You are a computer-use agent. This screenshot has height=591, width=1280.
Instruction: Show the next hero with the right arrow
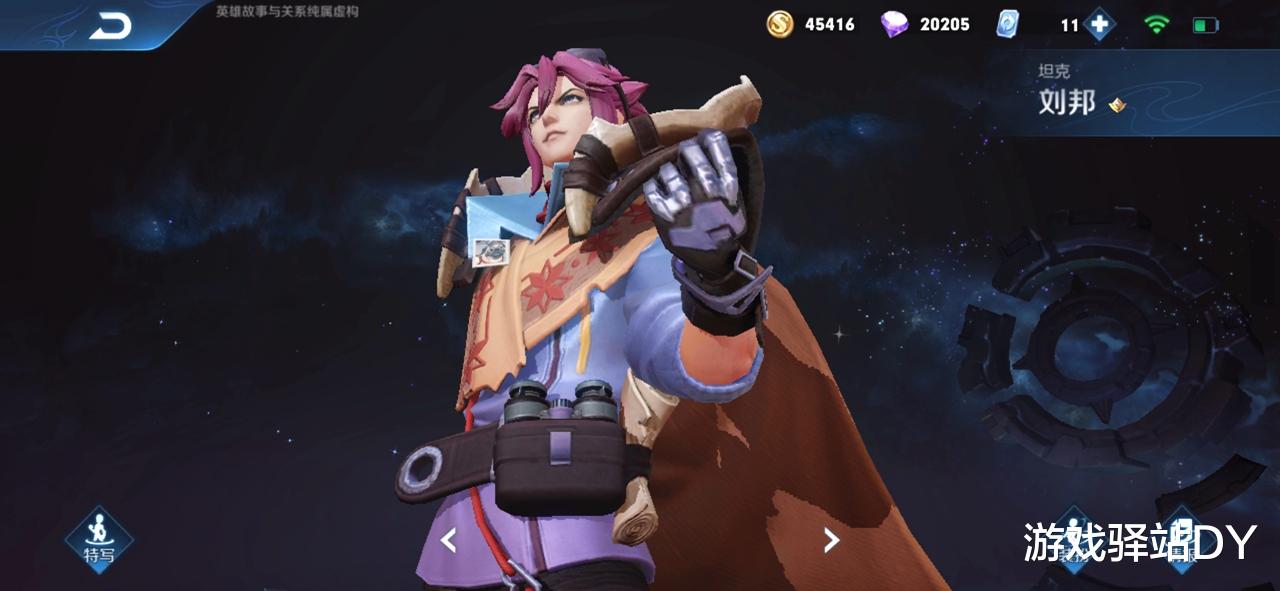(x=831, y=541)
